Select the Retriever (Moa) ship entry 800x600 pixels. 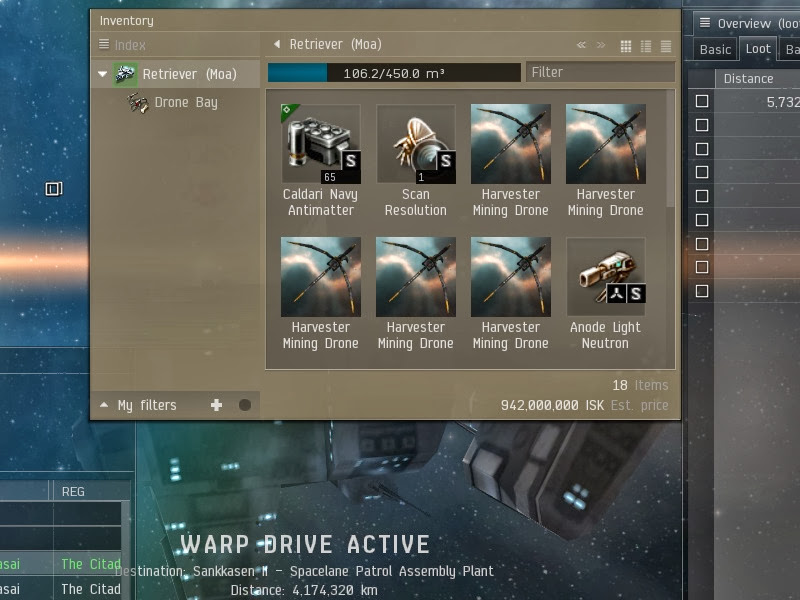pos(189,74)
